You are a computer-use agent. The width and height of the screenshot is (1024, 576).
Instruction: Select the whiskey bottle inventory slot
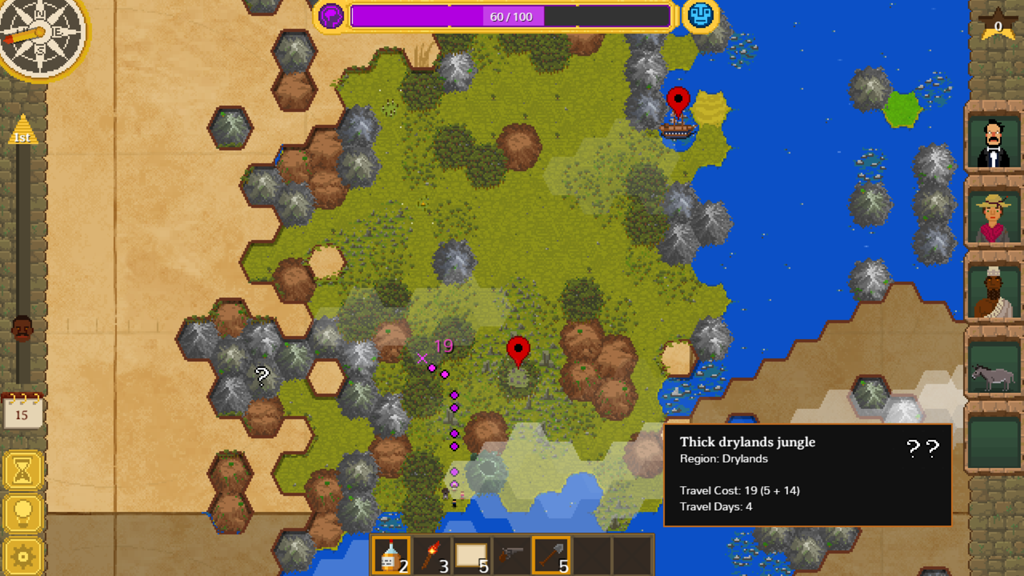point(390,555)
